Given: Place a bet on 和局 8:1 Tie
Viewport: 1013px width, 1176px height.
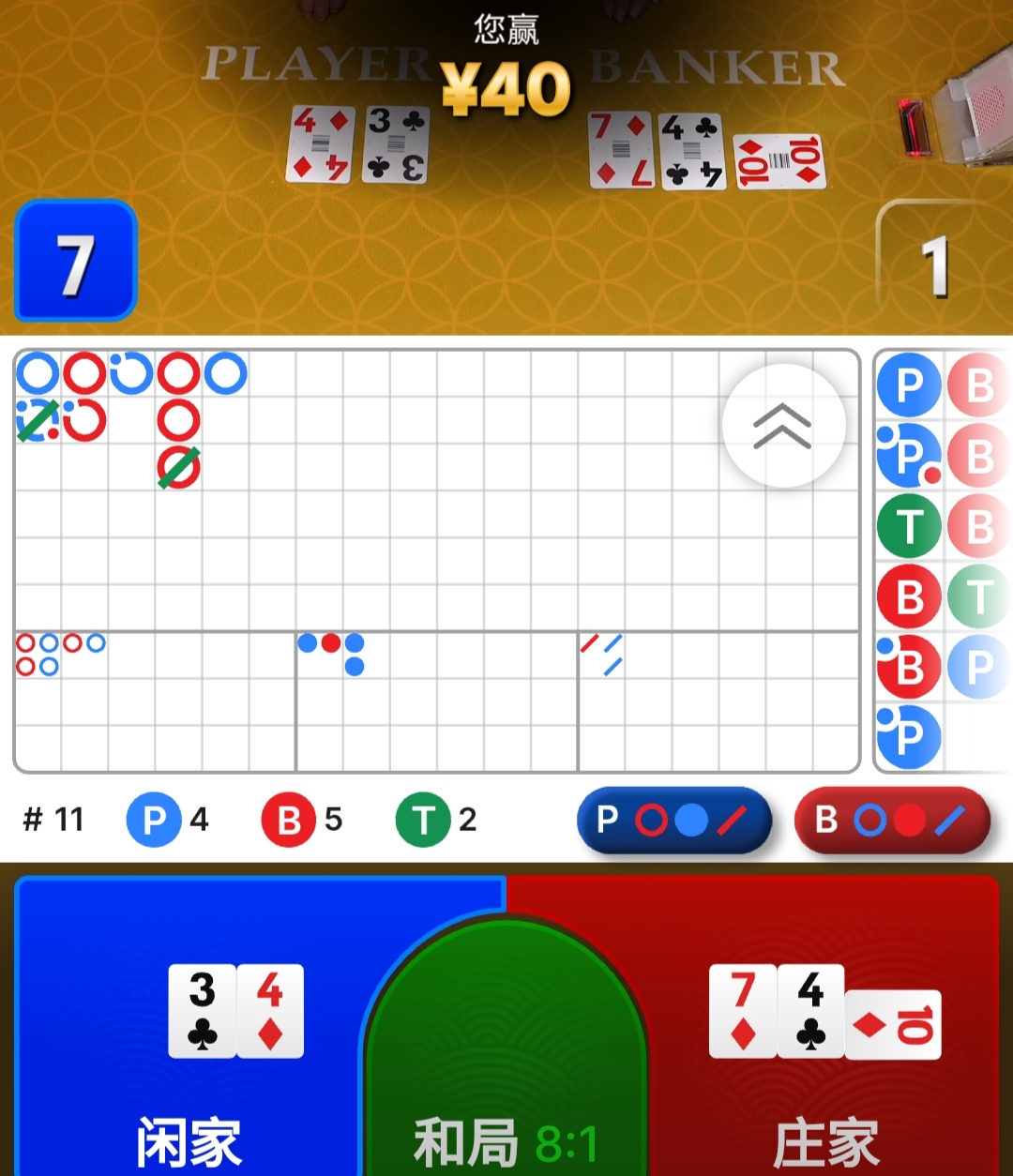Looking at the screenshot, I should (x=506, y=1060).
